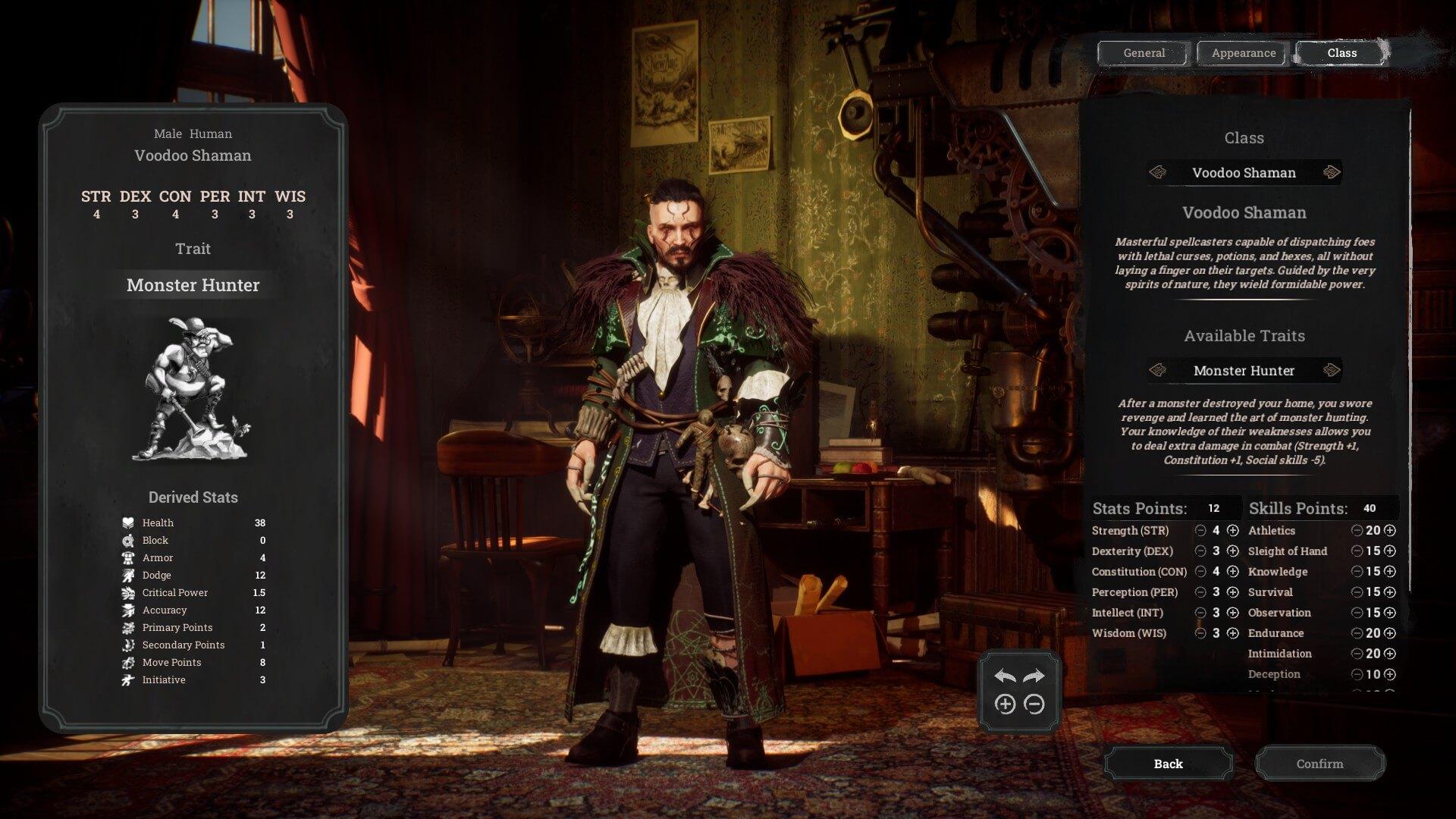Cycle to the previous available trait
This screenshot has height=819, width=1456.
click(1157, 371)
